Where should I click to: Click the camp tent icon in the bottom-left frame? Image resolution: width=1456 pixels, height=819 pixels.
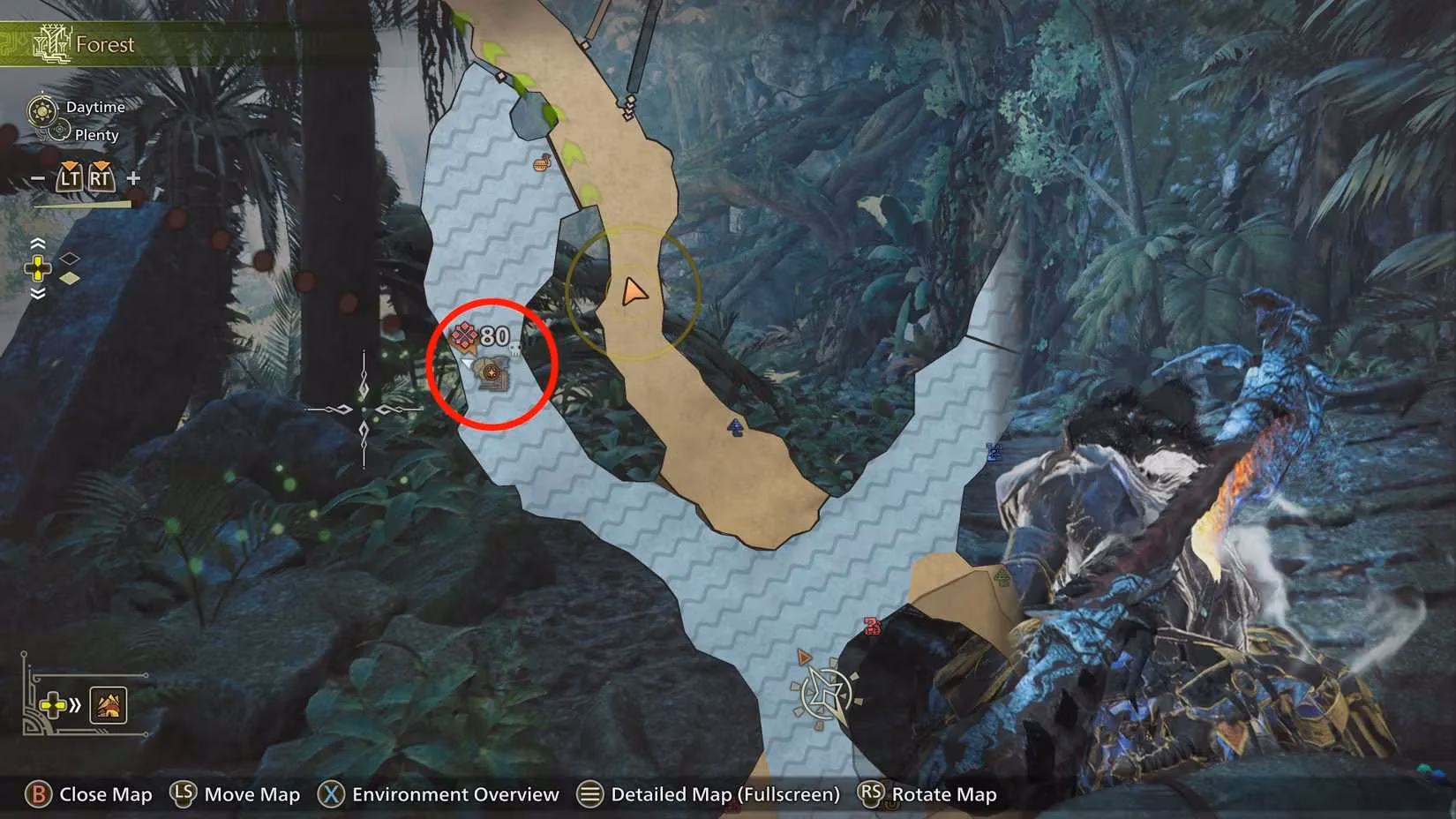pos(109,705)
